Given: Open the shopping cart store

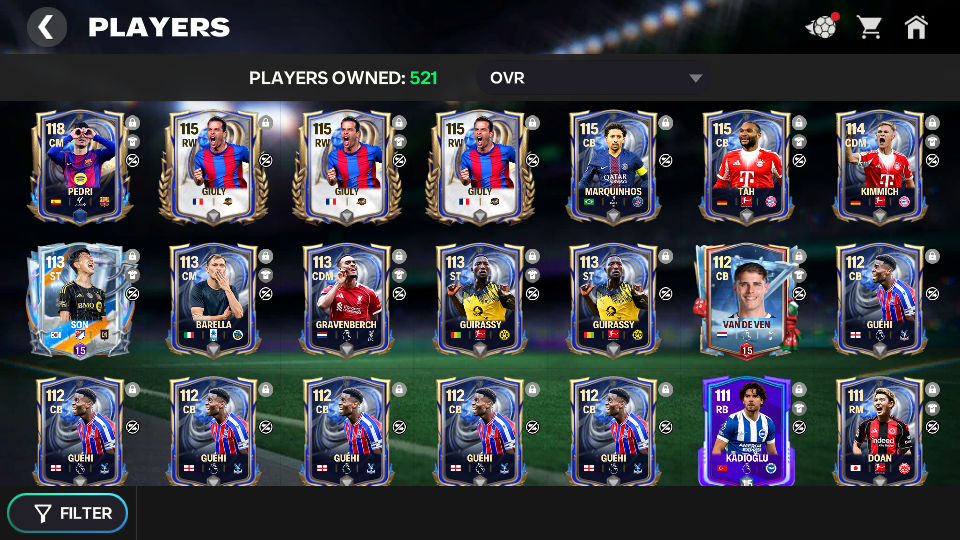Looking at the screenshot, I should pyautogui.click(x=869, y=27).
